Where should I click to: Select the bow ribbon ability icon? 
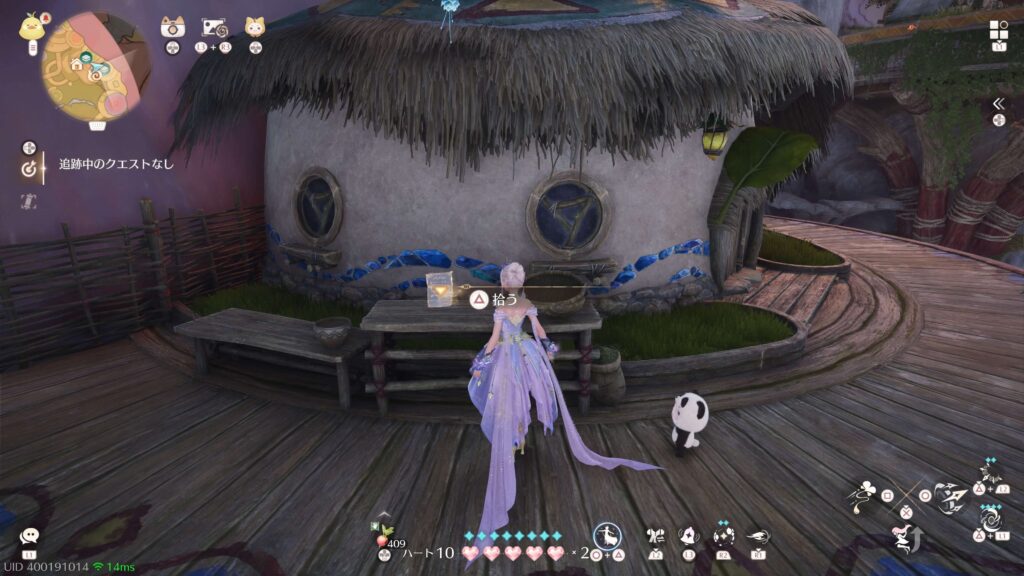656,535
